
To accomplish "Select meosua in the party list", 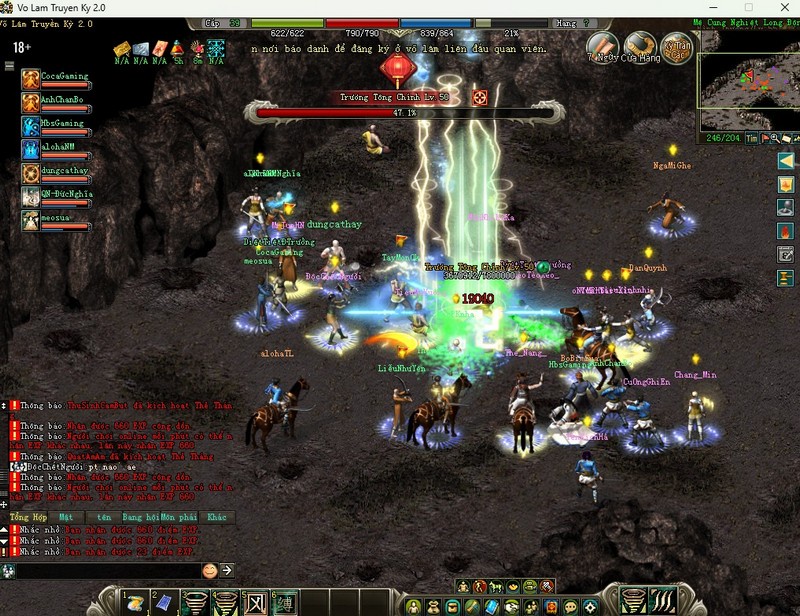I will (31, 219).
